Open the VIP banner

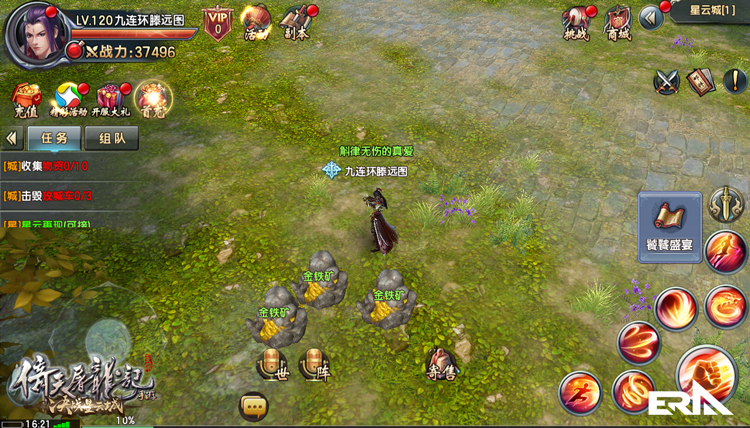point(217,22)
